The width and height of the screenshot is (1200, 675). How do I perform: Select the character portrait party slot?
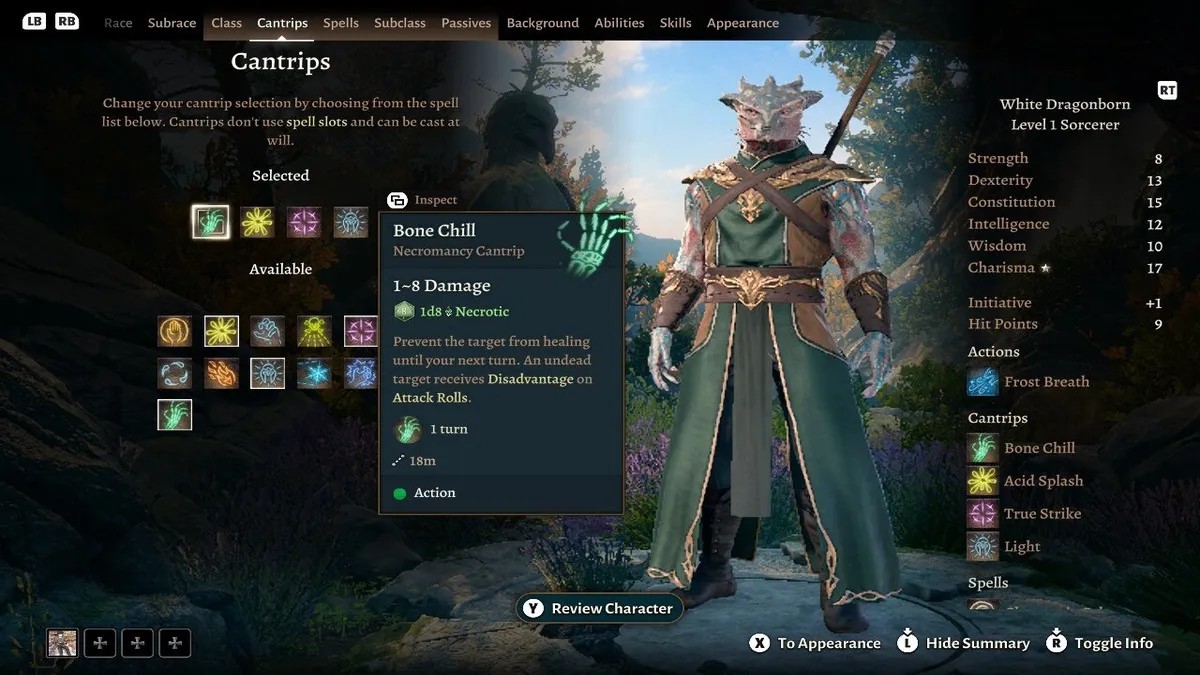pos(62,643)
